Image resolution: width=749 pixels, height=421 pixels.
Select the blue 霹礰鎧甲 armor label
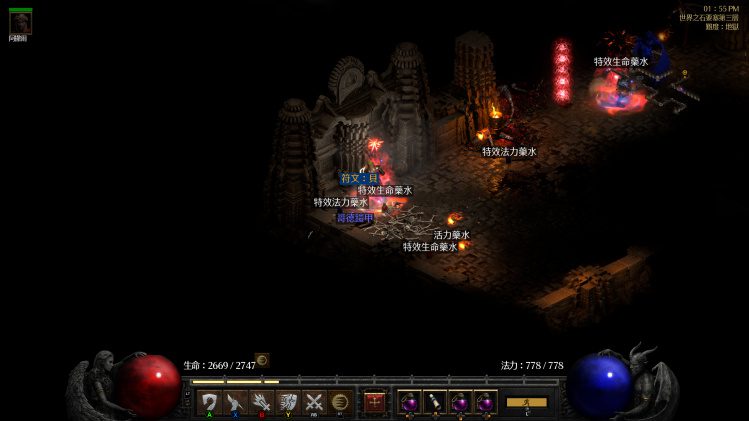pyautogui.click(x=355, y=217)
